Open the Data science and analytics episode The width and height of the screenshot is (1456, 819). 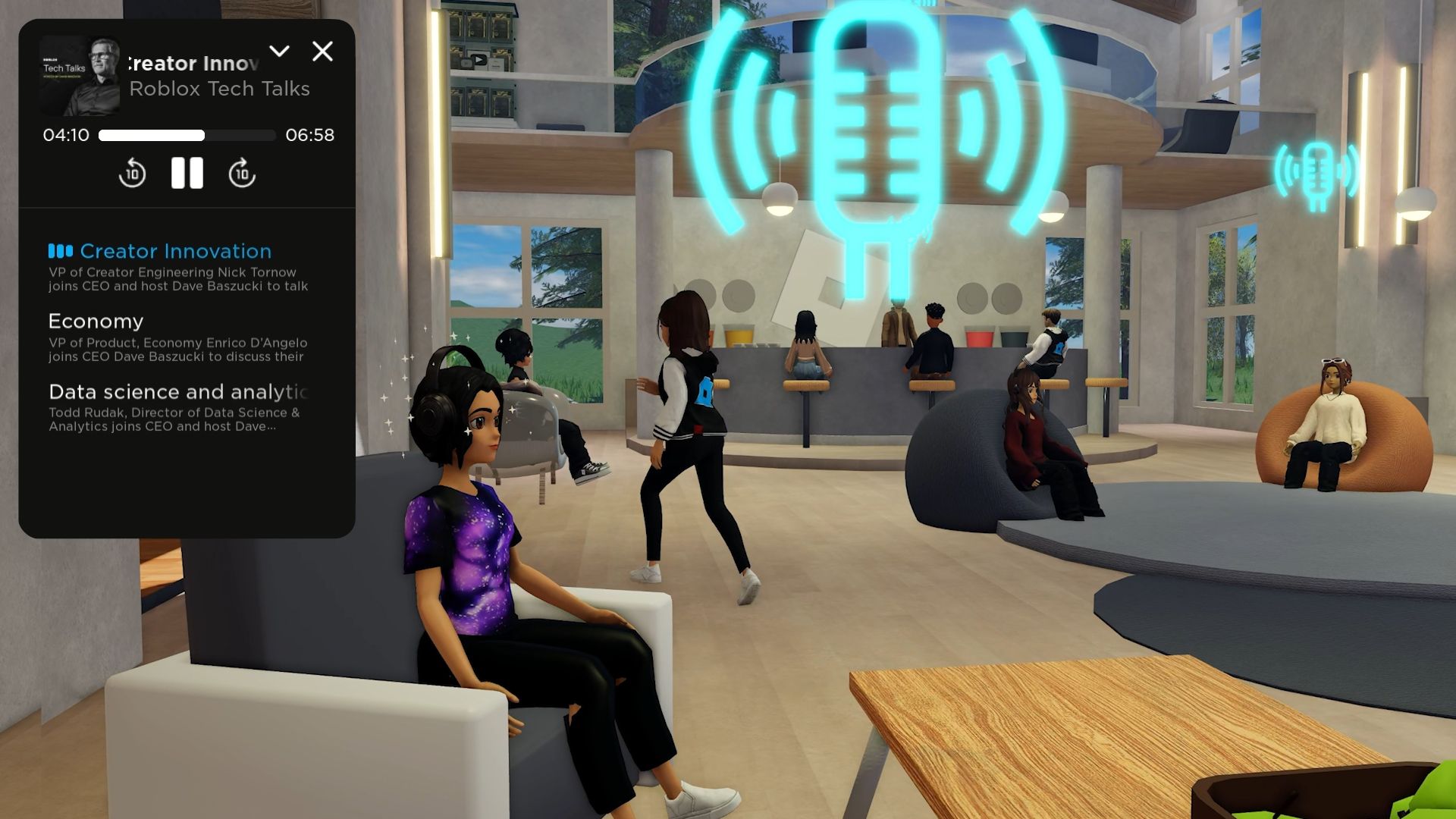click(177, 391)
